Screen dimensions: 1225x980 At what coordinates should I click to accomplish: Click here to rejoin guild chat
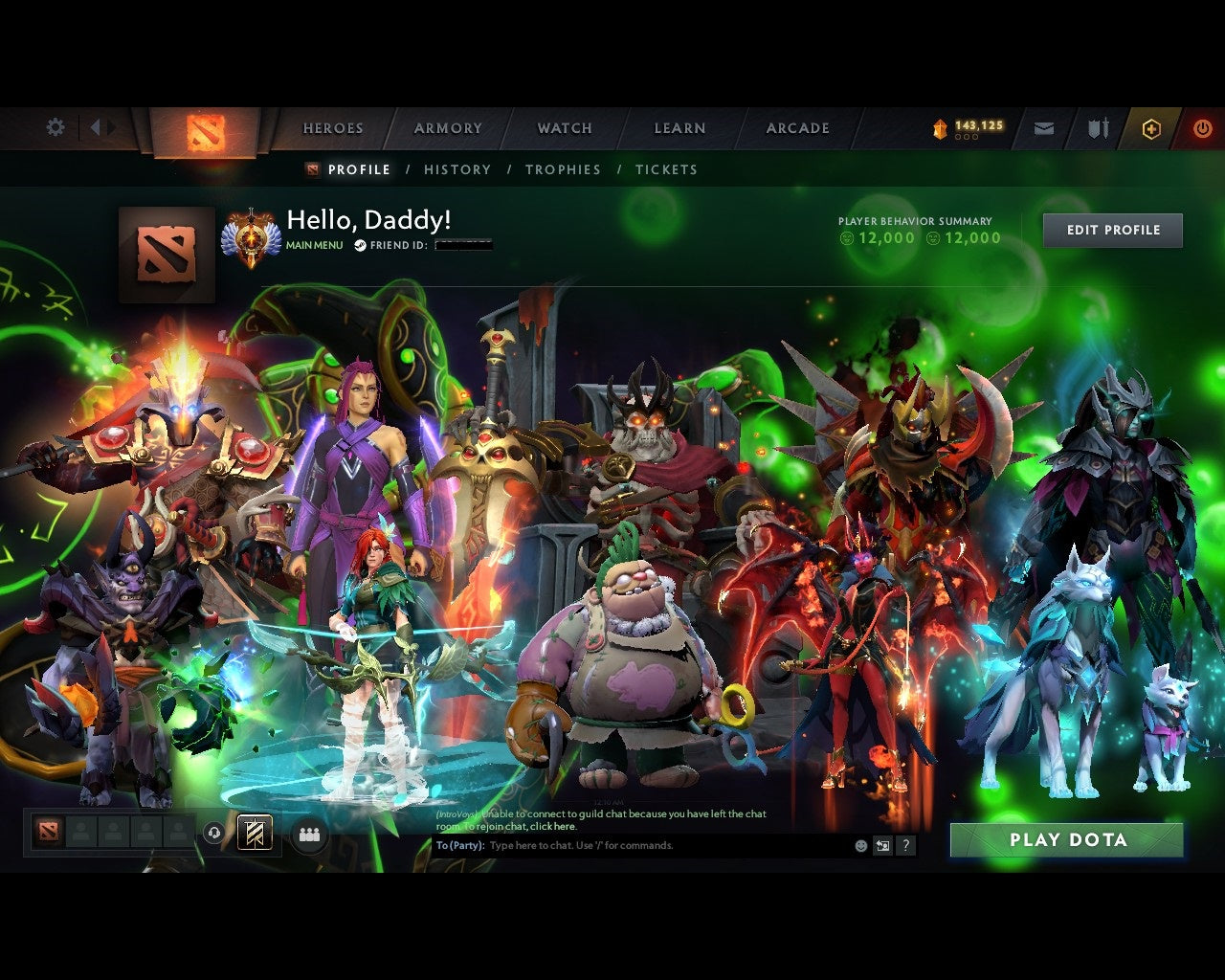coord(552,826)
